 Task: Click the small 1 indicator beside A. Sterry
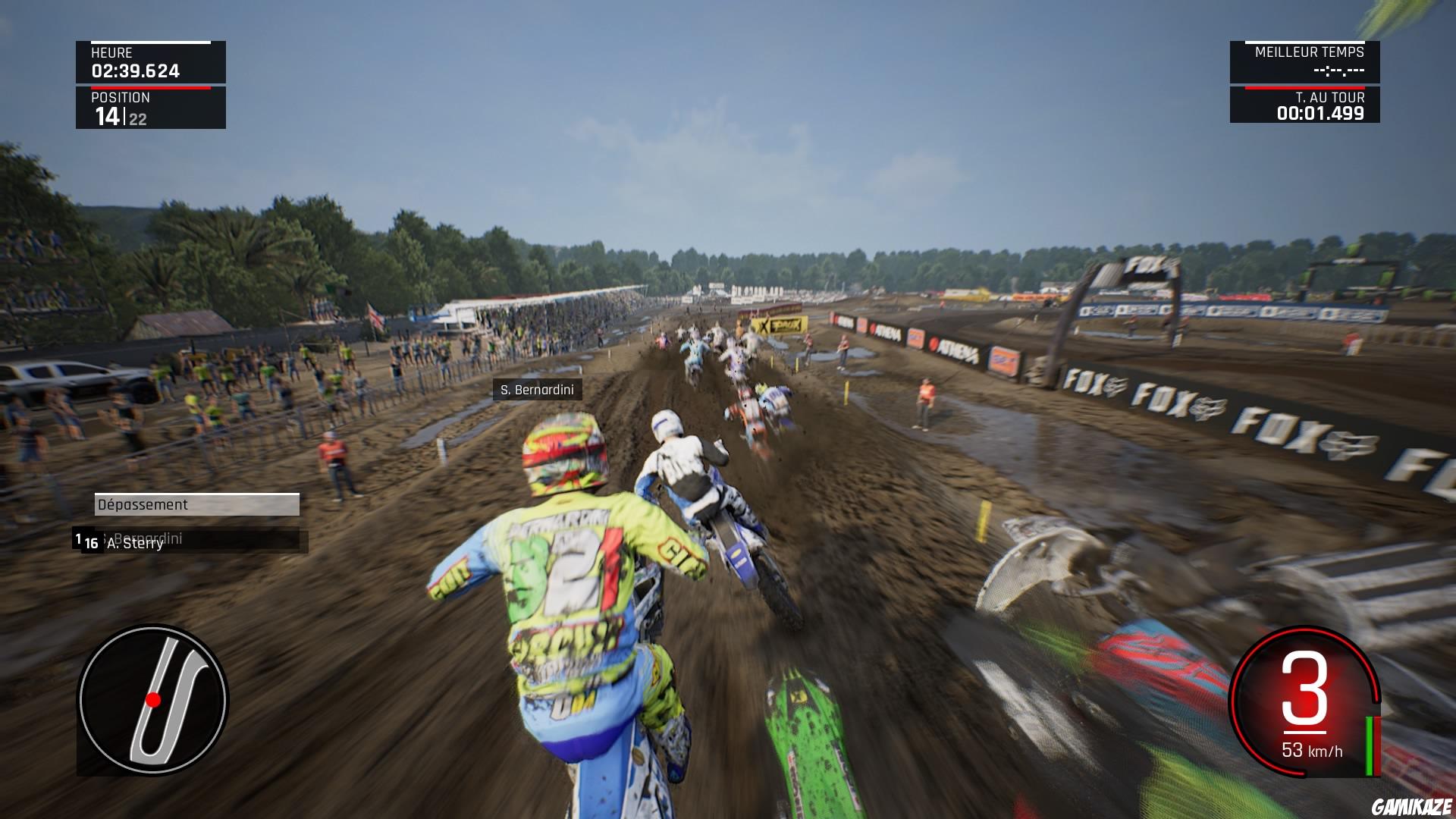78,538
